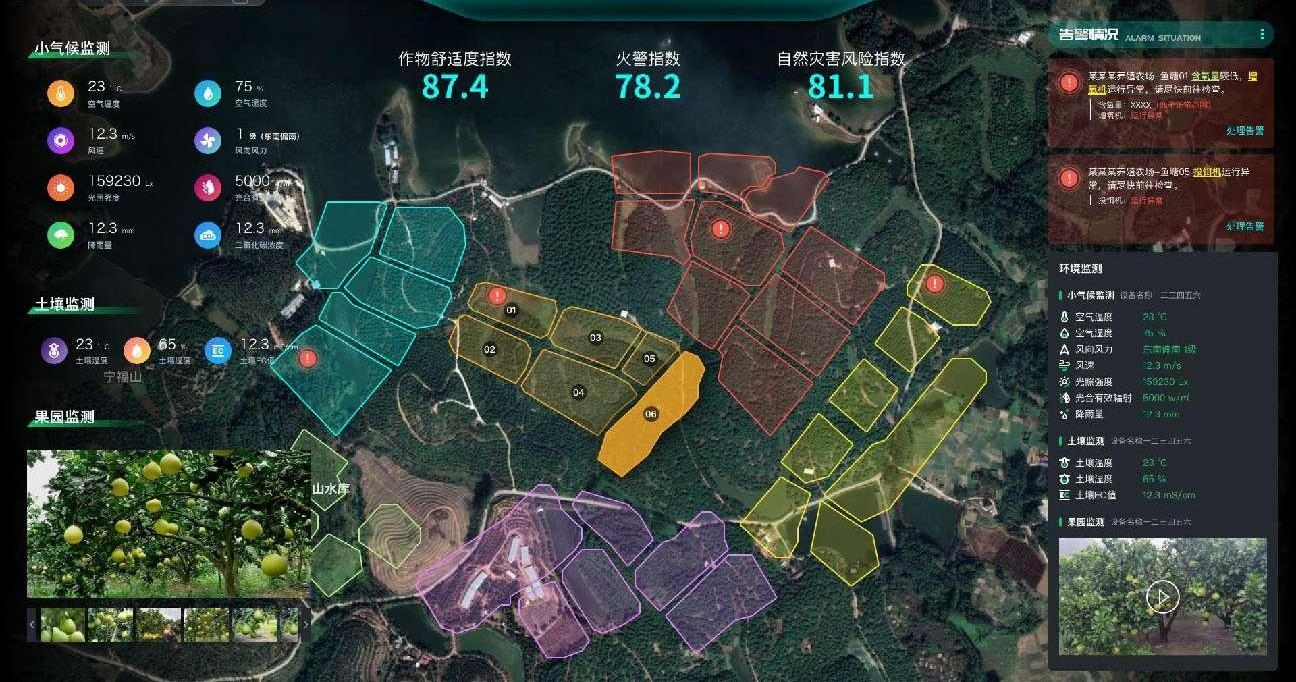The image size is (1296, 682).
Task: Play the 果园监测 orchard video
Action: 1162,598
